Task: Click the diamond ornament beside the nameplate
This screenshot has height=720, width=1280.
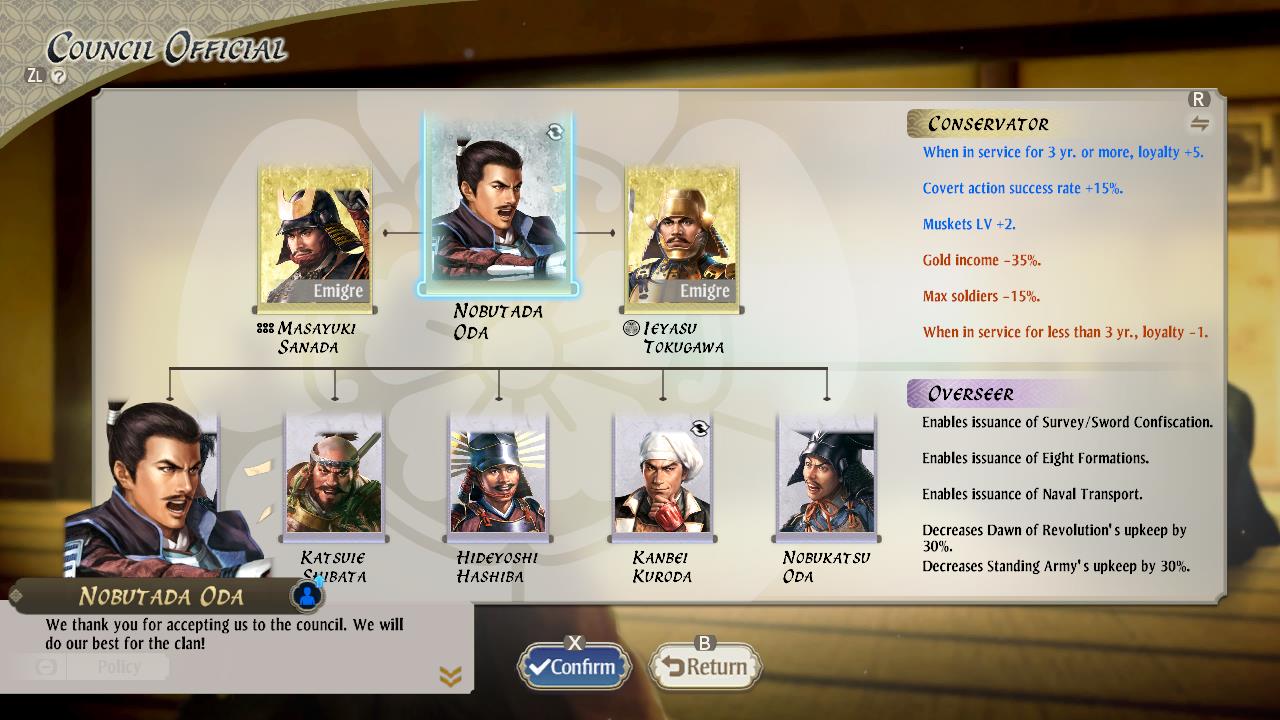Action: click(x=14, y=595)
